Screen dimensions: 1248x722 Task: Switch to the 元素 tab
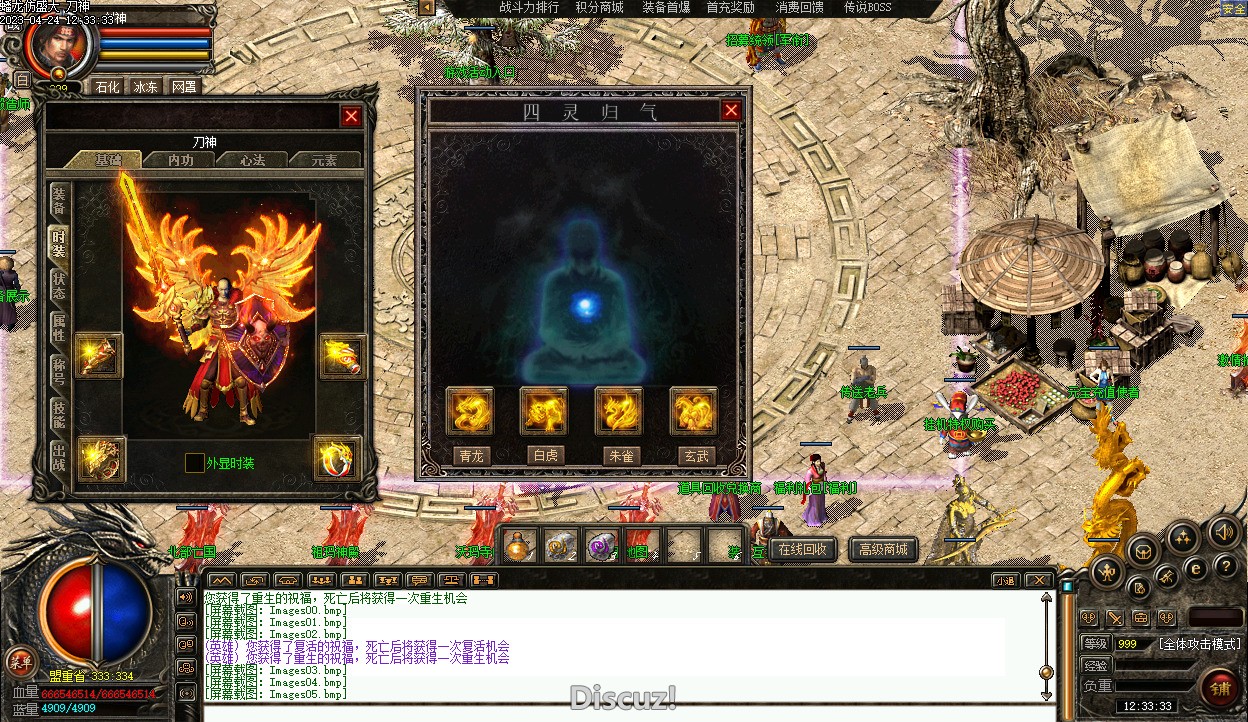point(324,159)
